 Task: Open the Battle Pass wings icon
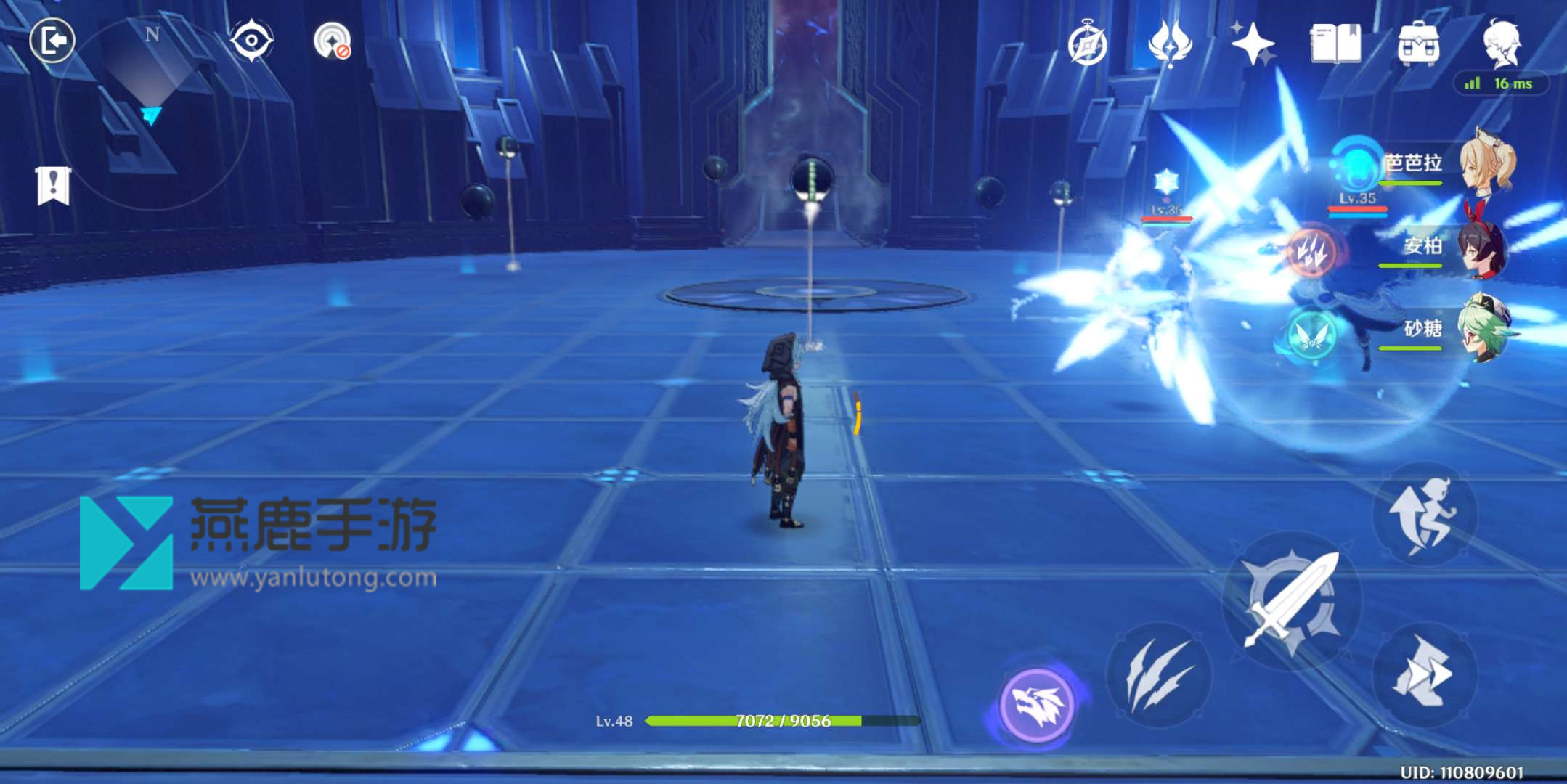(x=1171, y=45)
